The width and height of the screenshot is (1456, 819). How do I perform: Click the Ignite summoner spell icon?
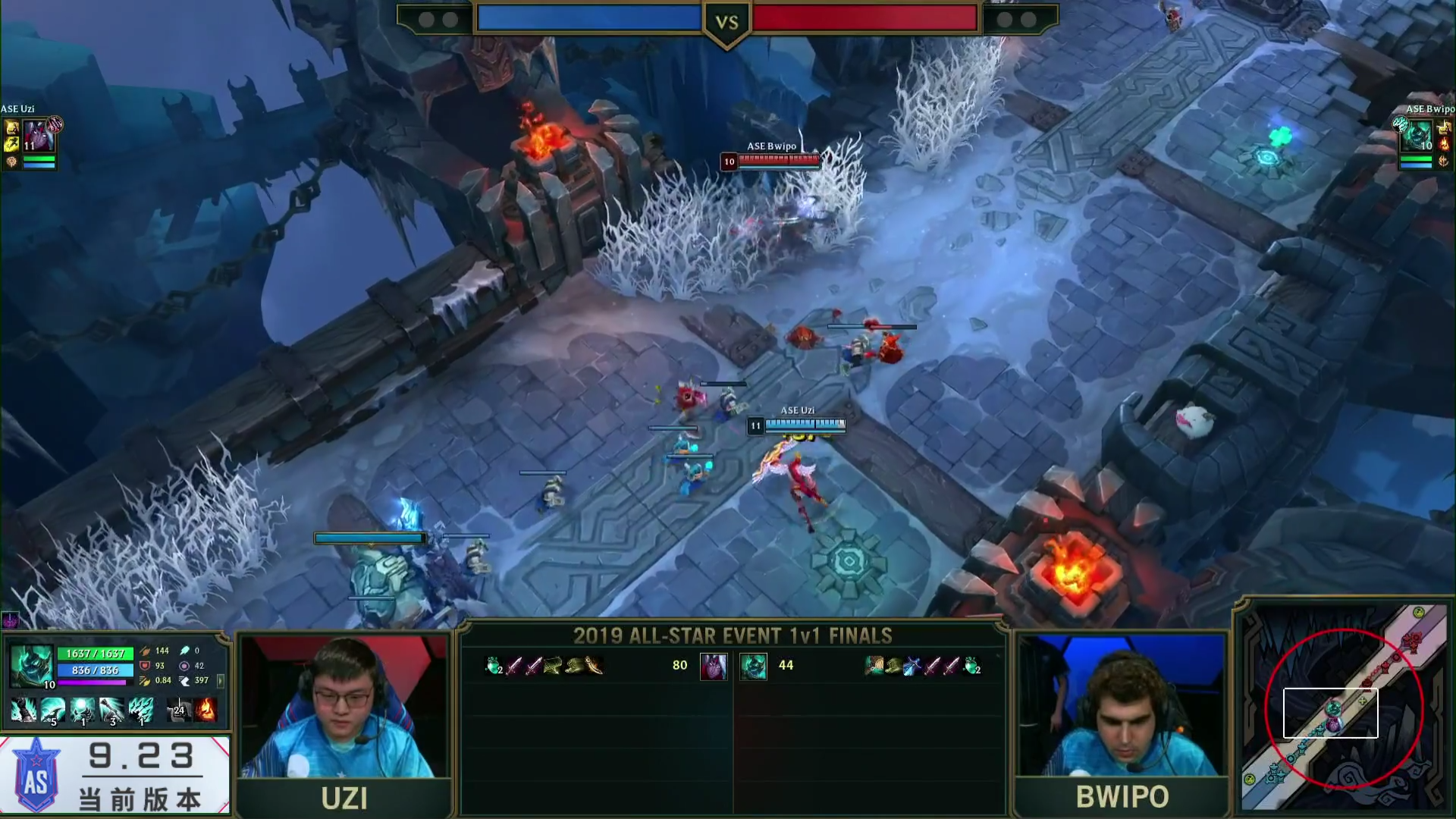coord(206,711)
